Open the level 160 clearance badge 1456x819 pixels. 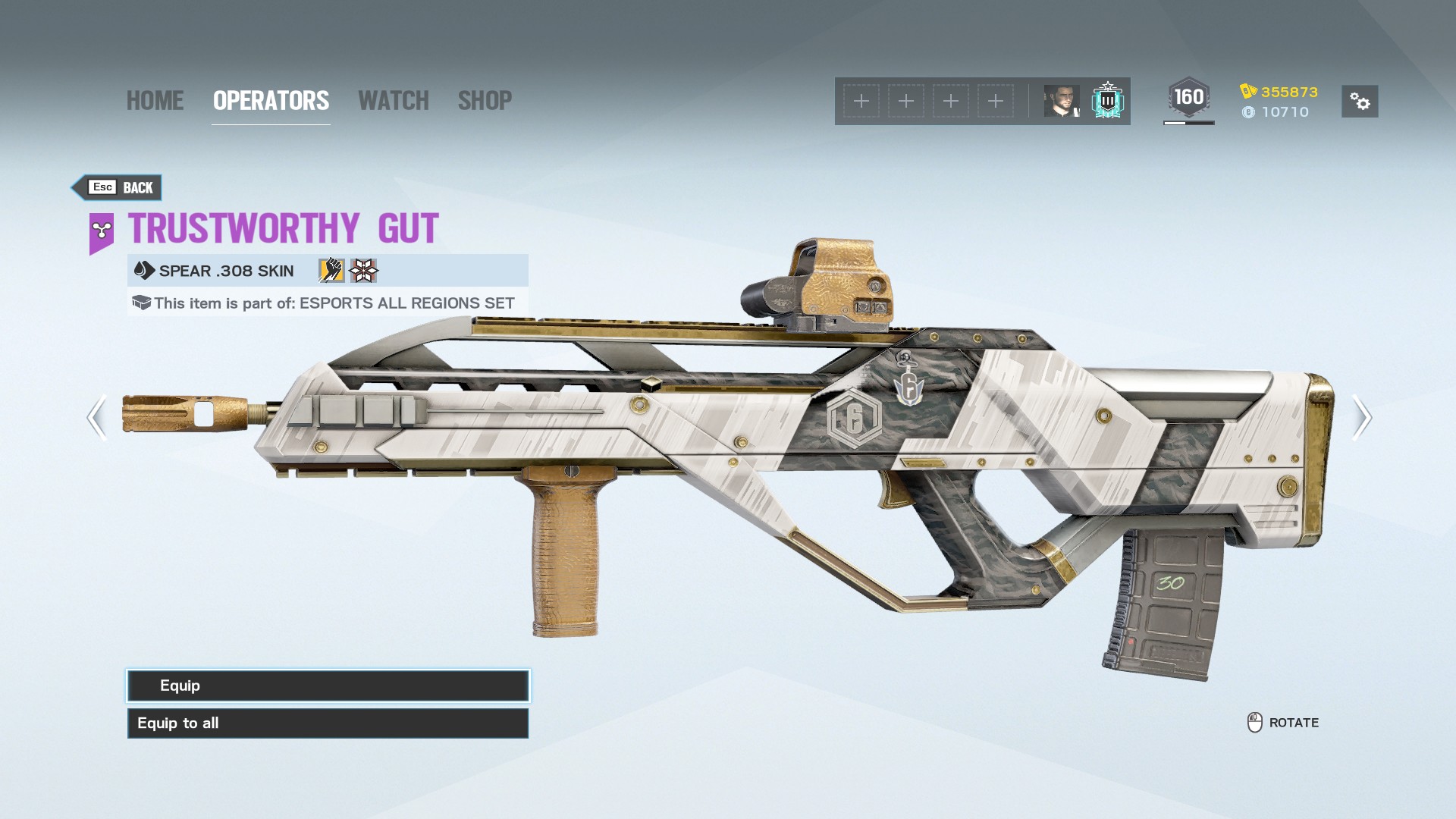point(1188,99)
